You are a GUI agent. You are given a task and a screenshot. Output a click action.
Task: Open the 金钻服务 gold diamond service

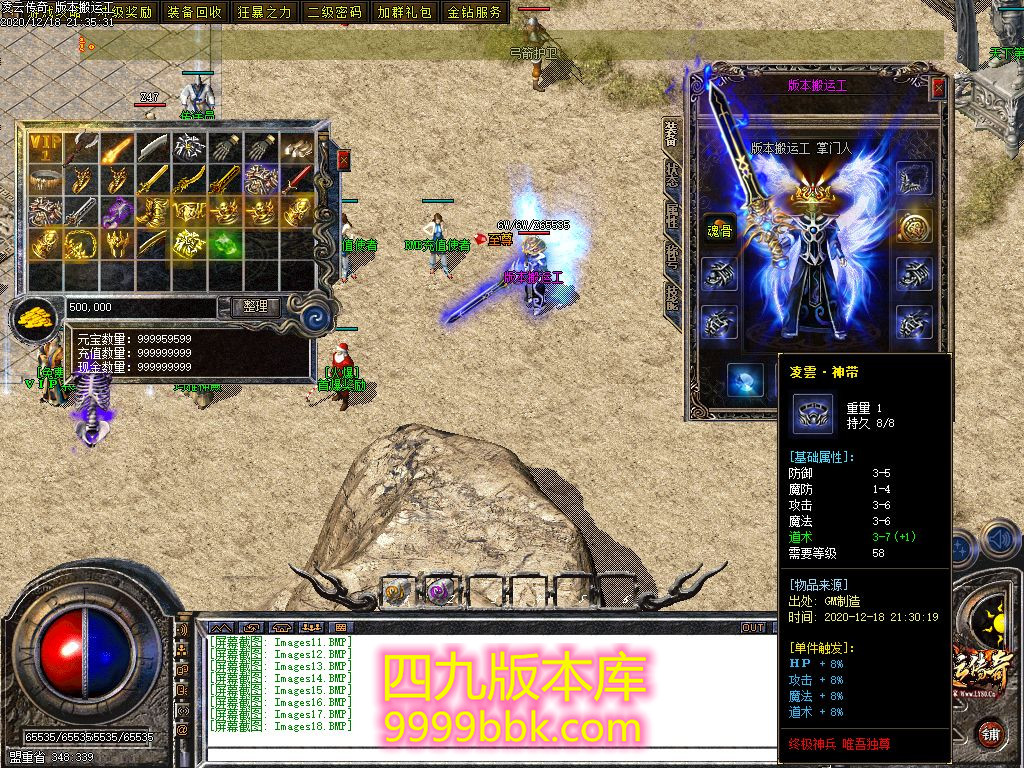tap(475, 12)
